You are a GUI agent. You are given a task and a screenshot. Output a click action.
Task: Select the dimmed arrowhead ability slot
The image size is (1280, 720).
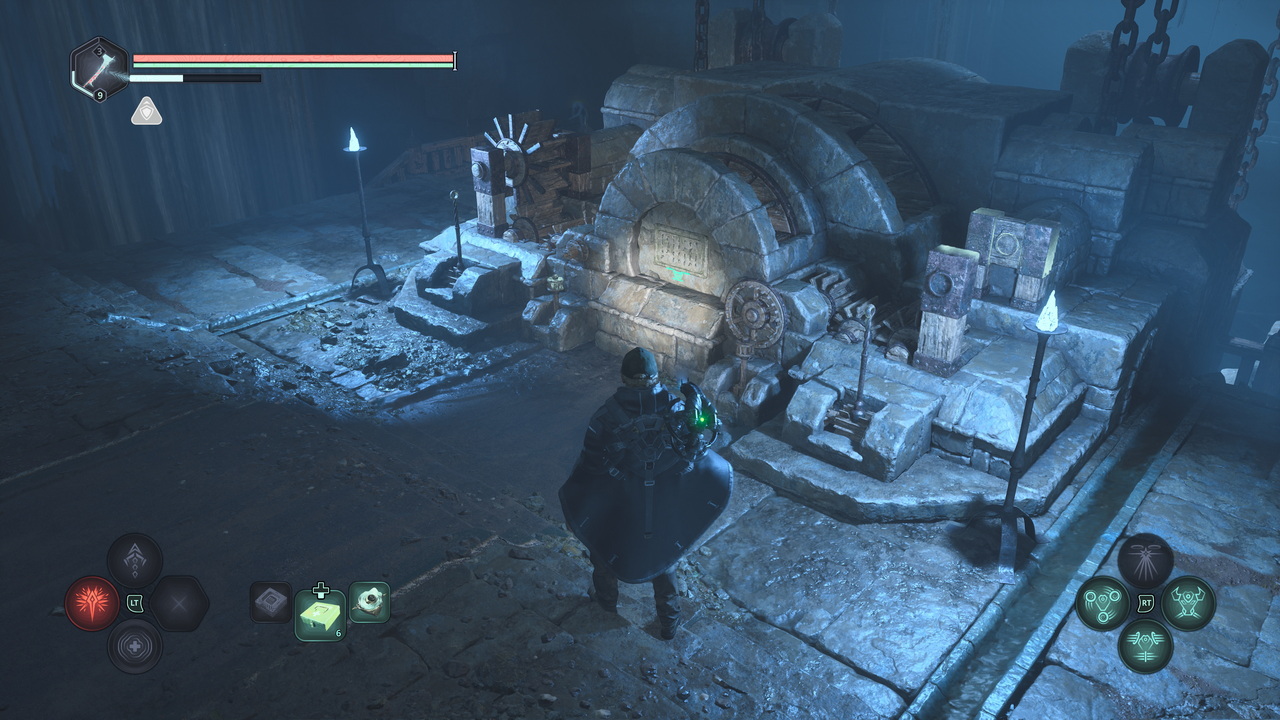pos(135,561)
